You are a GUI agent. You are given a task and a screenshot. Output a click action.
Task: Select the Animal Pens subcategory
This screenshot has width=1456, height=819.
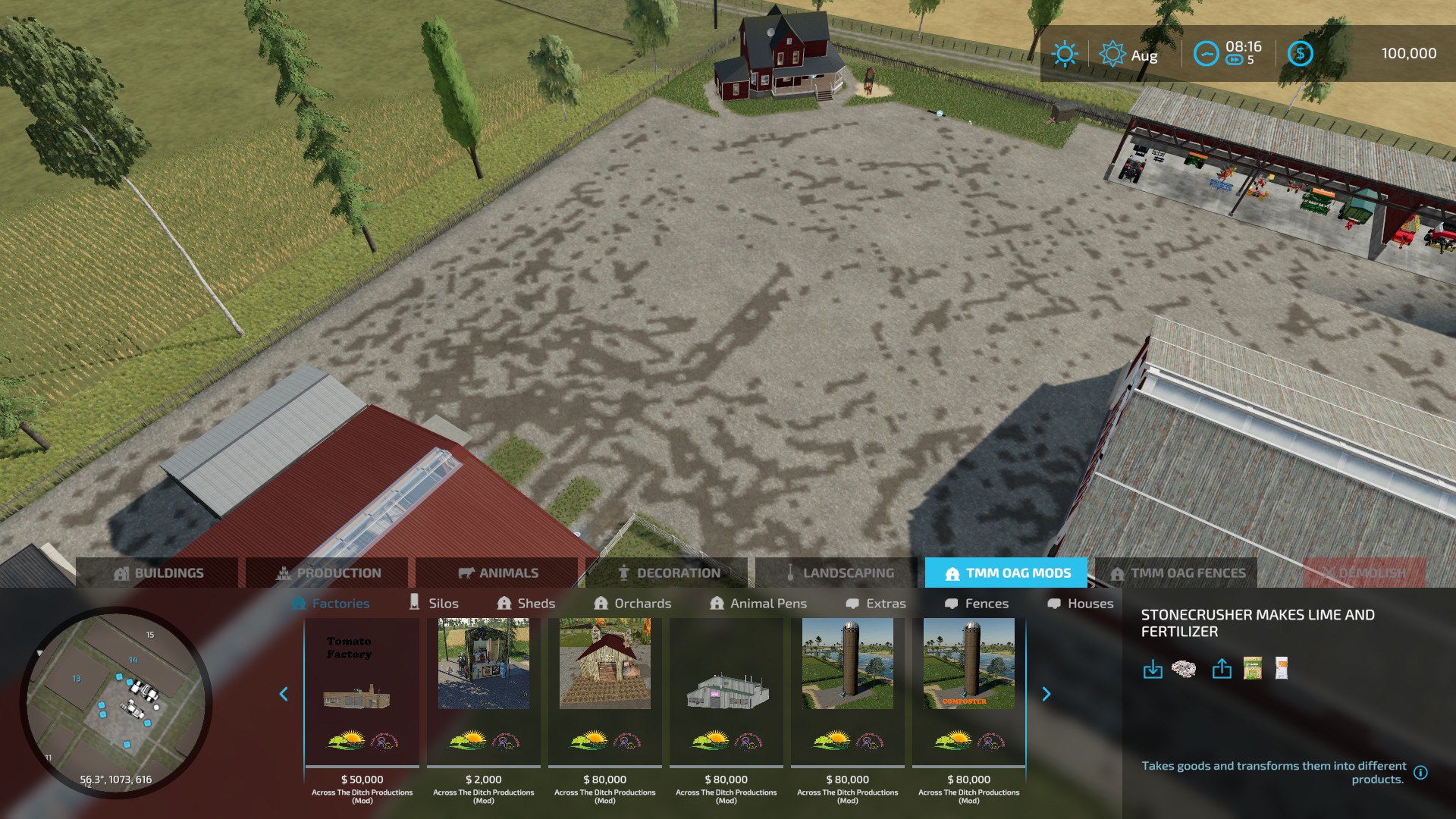coord(758,604)
